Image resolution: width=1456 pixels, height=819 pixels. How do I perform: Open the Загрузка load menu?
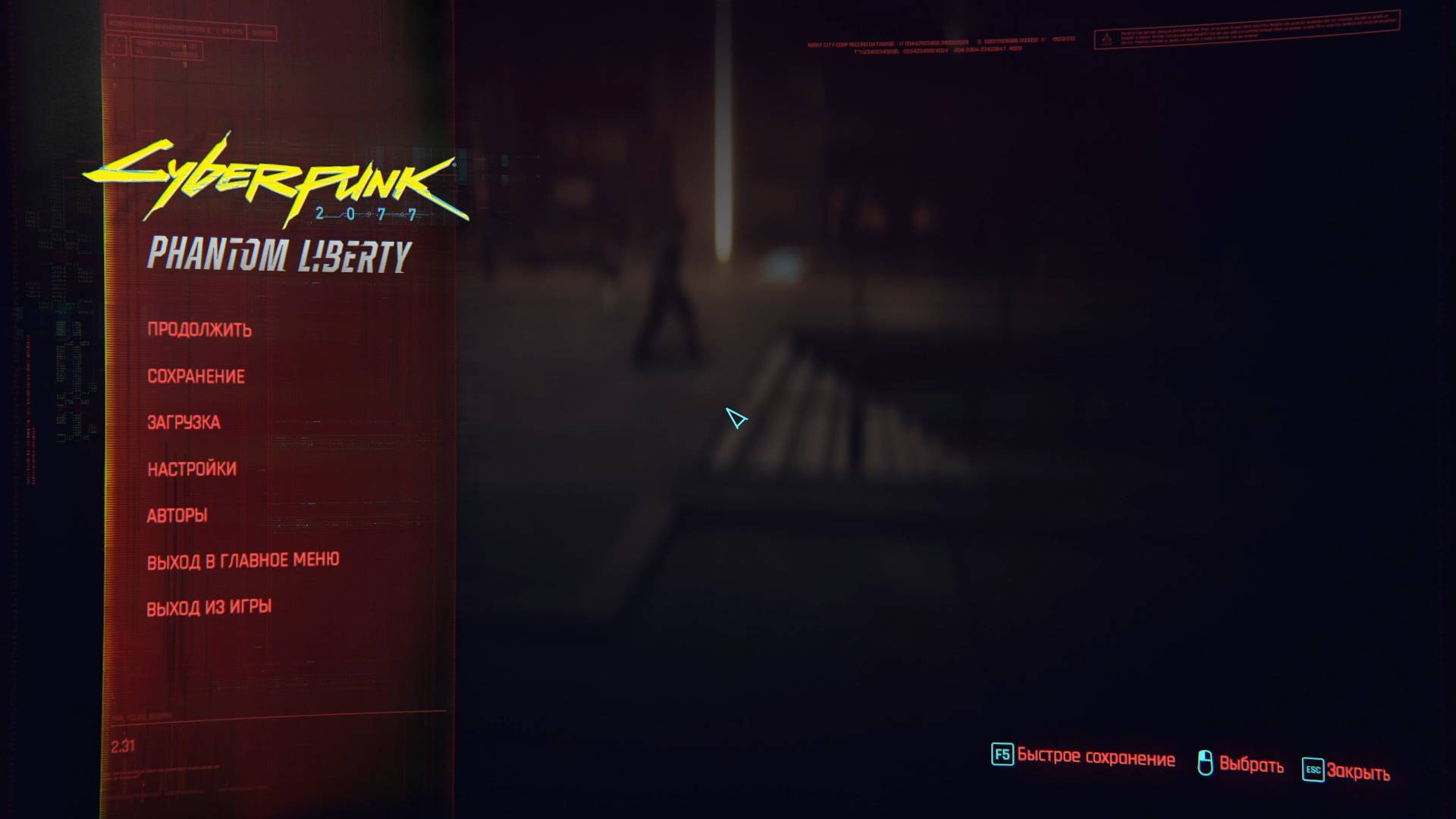[x=184, y=422]
